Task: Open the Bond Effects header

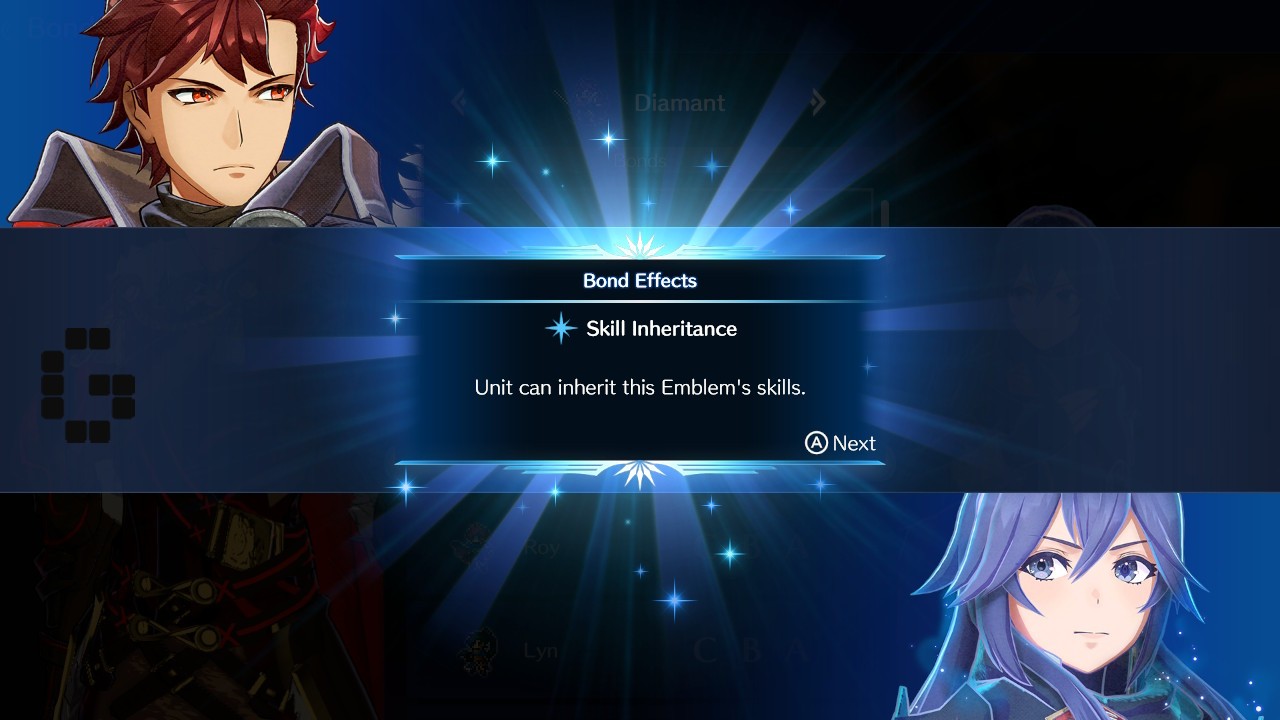Action: [640, 281]
